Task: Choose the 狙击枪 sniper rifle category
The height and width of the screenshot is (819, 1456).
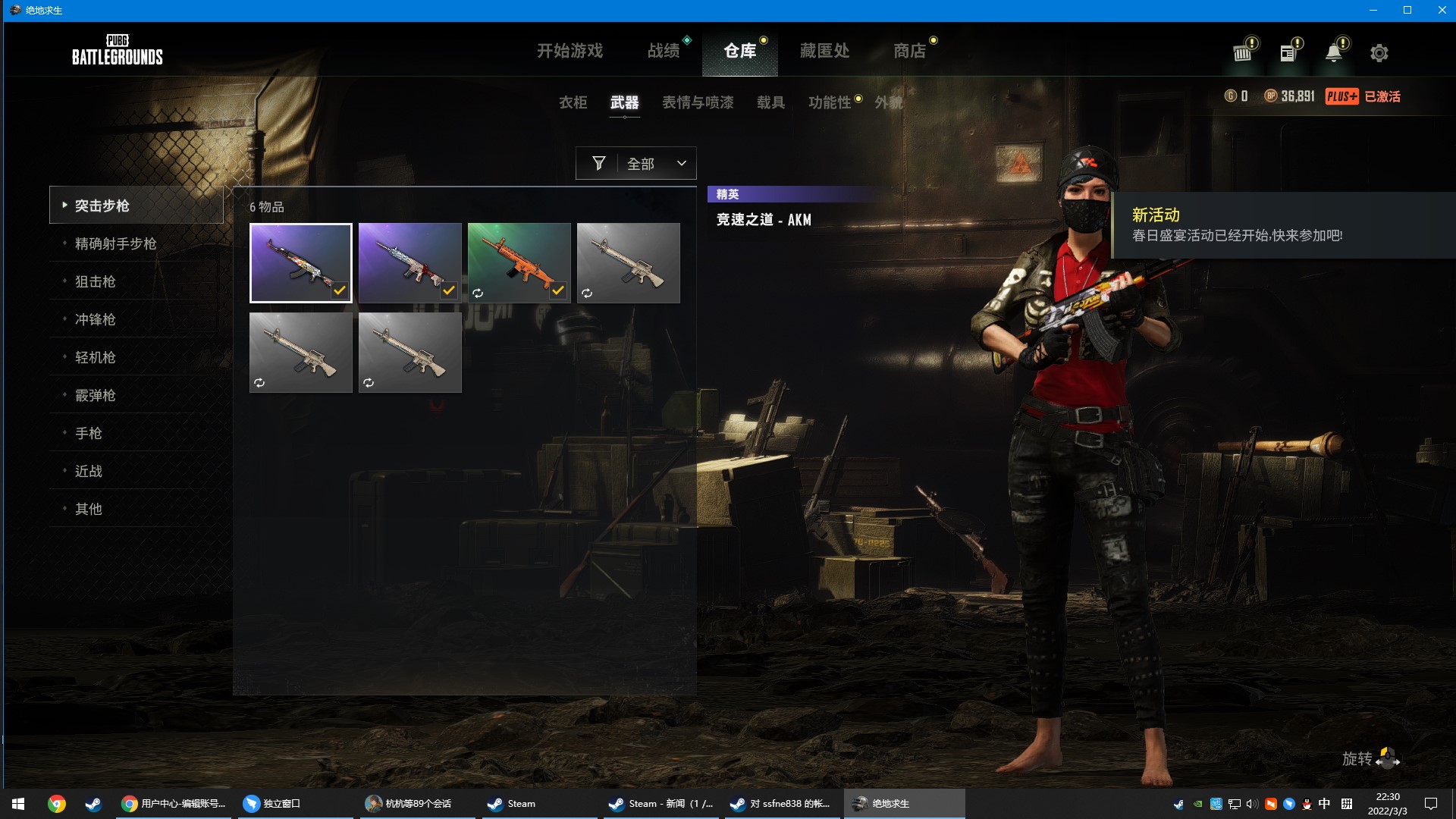Action: point(95,281)
